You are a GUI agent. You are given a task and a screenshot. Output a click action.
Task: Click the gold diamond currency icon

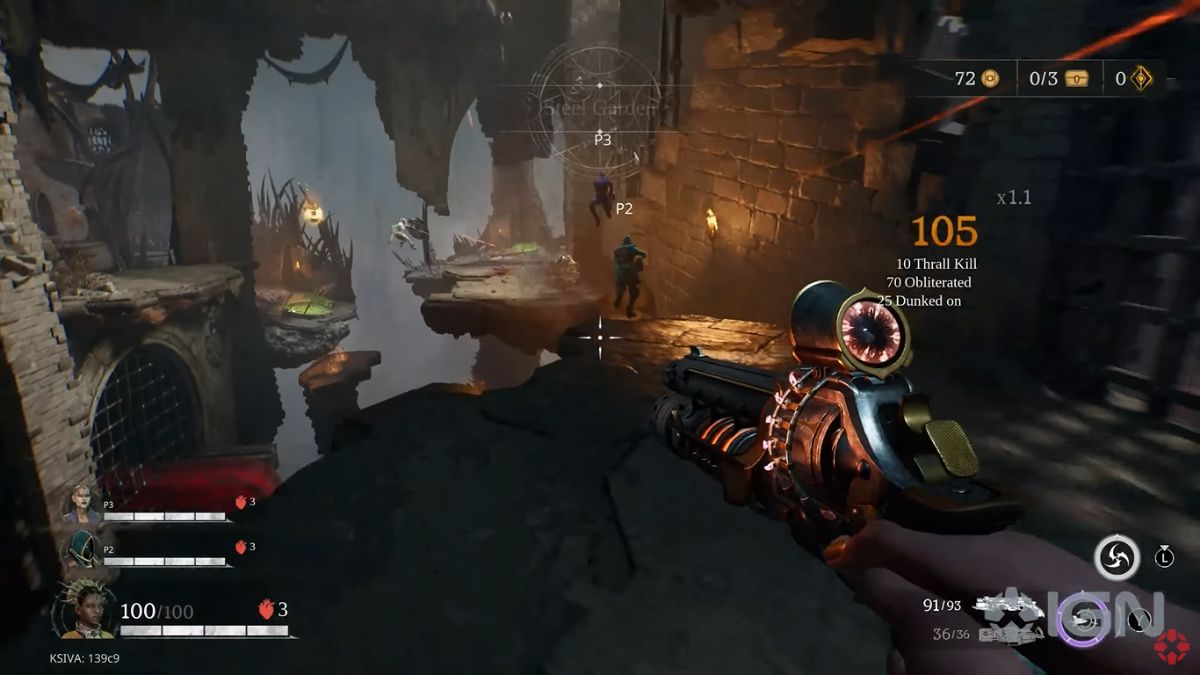1141,78
